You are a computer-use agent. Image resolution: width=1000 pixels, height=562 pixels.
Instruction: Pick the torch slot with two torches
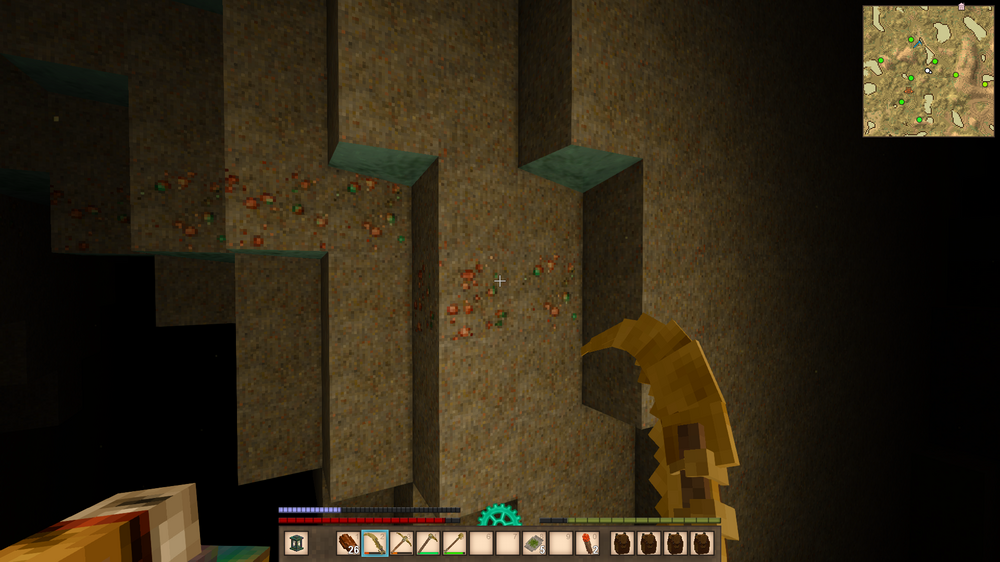point(587,543)
